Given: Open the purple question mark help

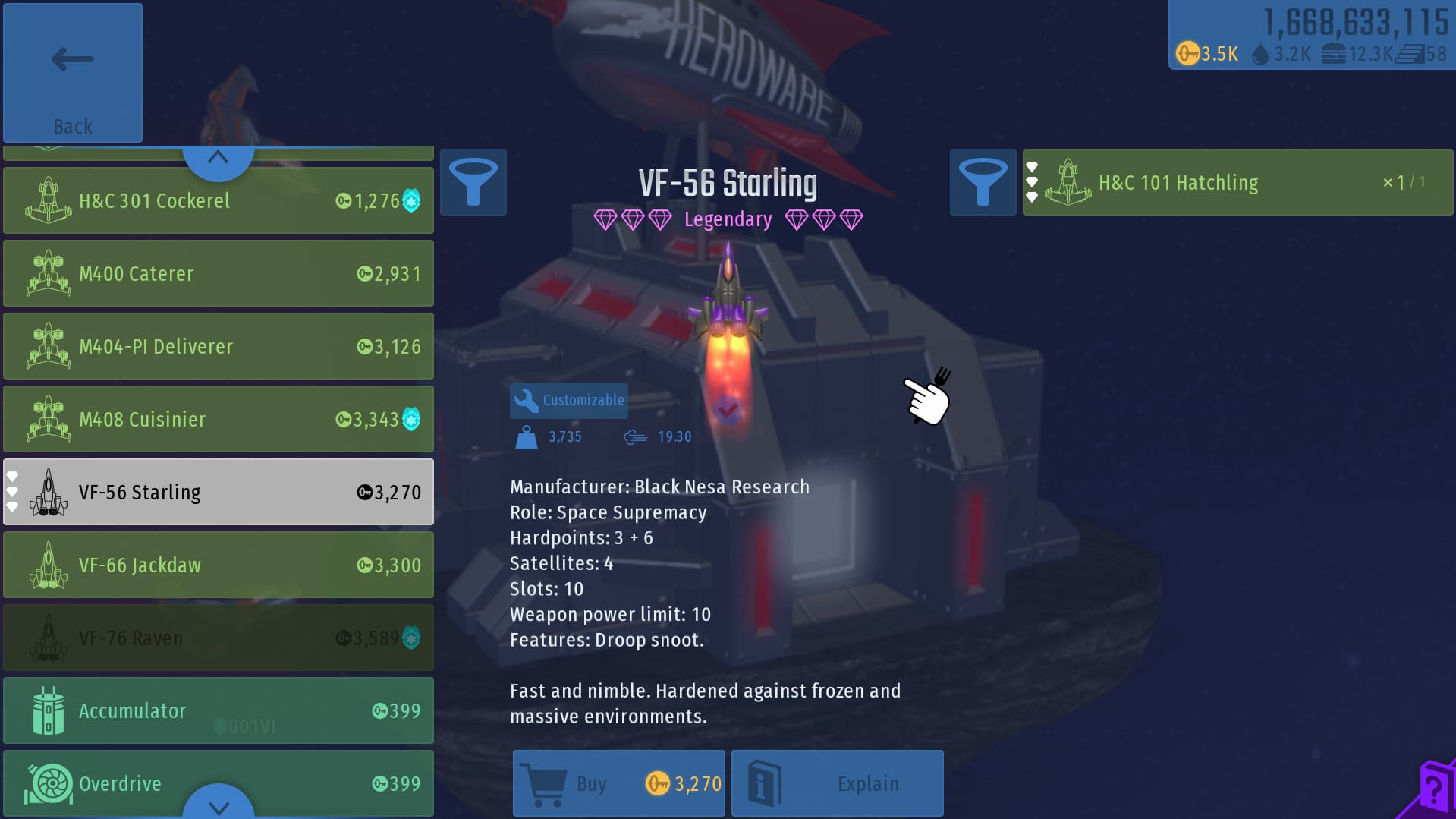Looking at the screenshot, I should (x=1433, y=789).
